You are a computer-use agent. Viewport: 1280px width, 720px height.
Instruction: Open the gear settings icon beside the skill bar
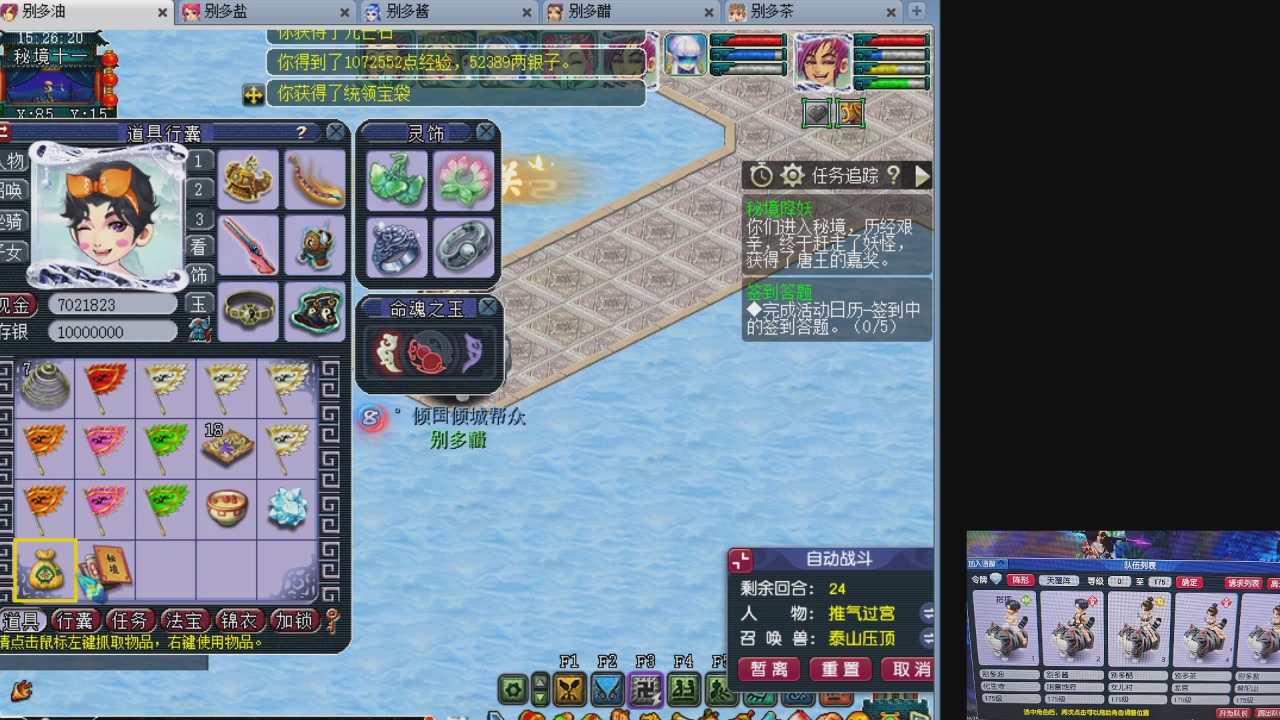coord(513,690)
